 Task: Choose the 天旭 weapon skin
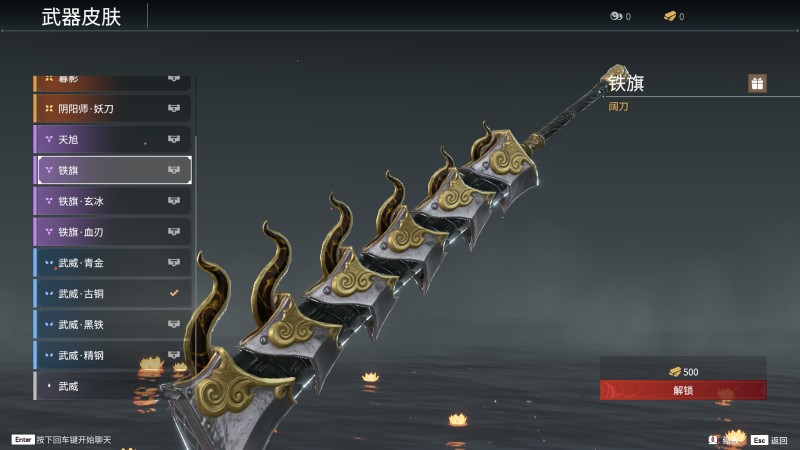click(112, 139)
